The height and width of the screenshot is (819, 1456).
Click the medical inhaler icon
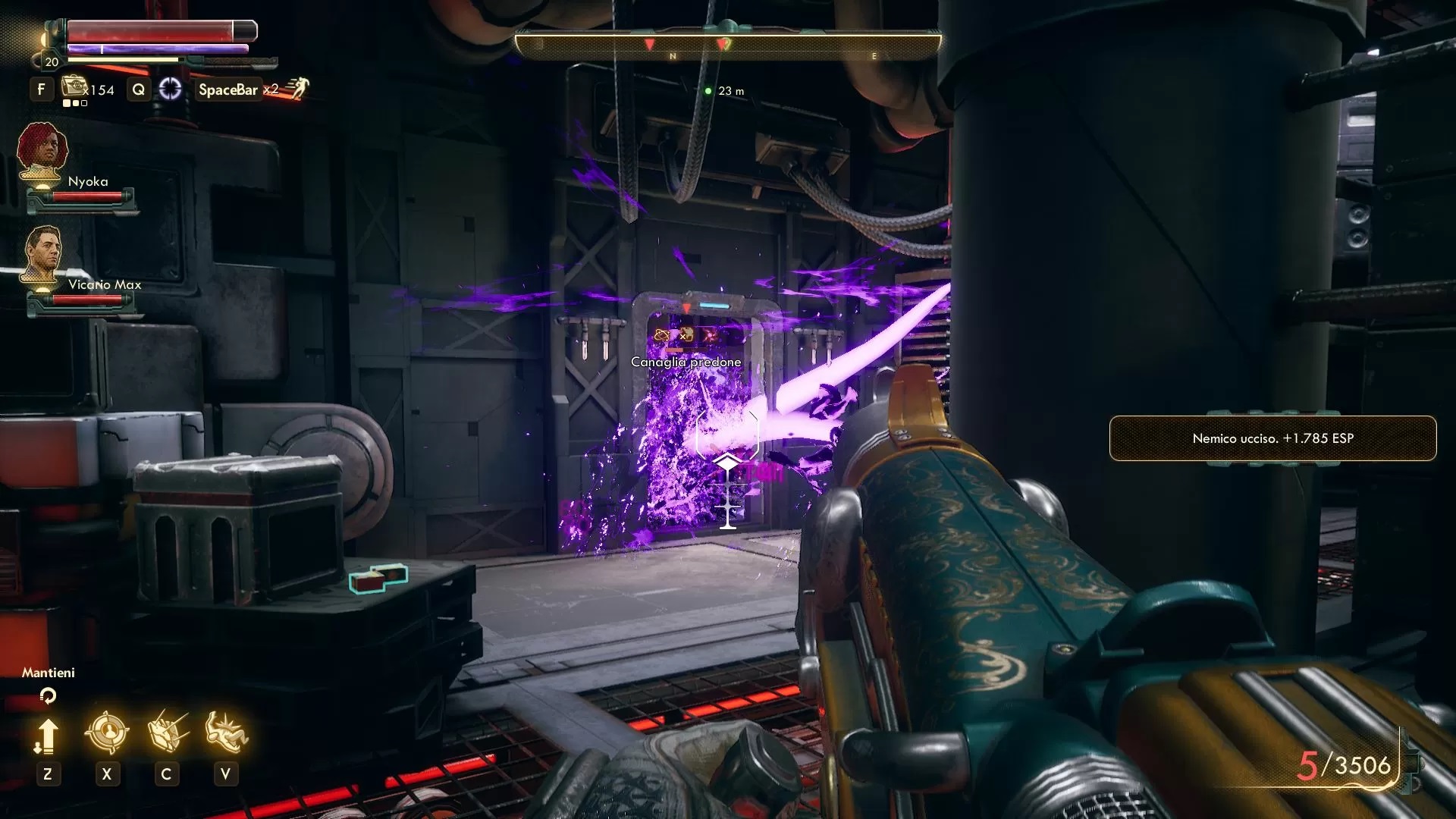click(74, 87)
